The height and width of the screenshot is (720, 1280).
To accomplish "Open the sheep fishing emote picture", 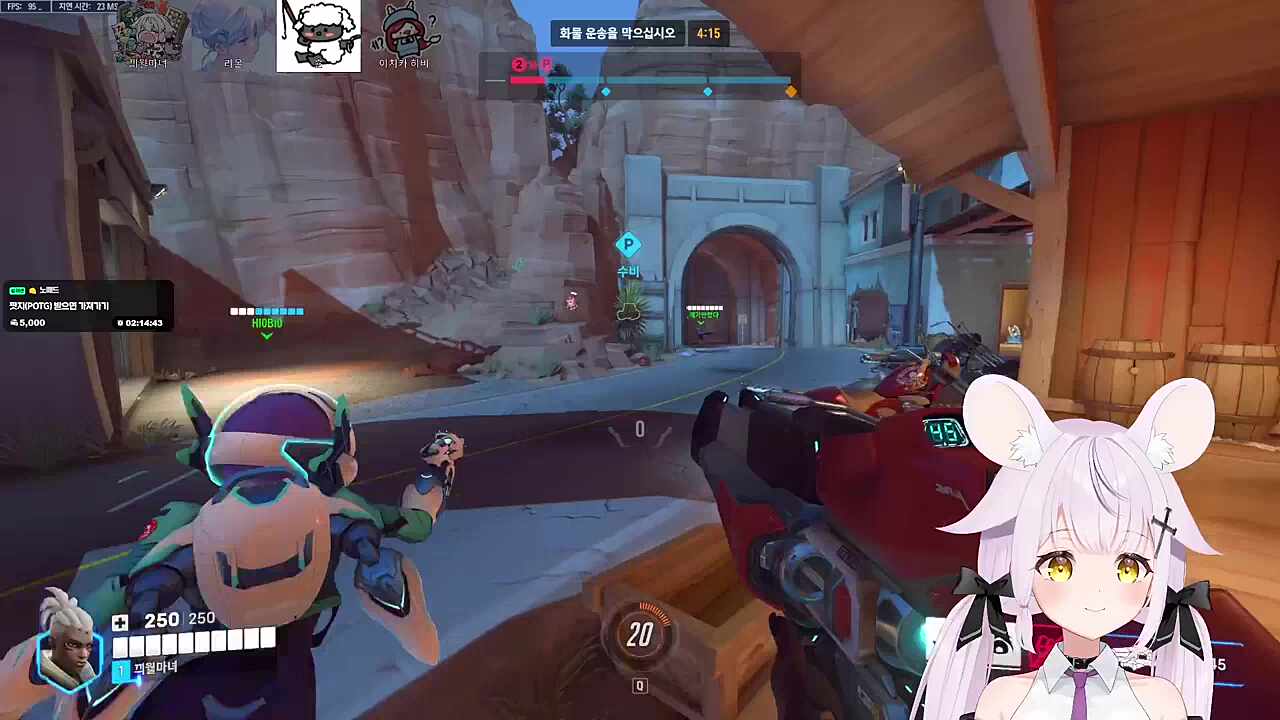I will (x=318, y=37).
